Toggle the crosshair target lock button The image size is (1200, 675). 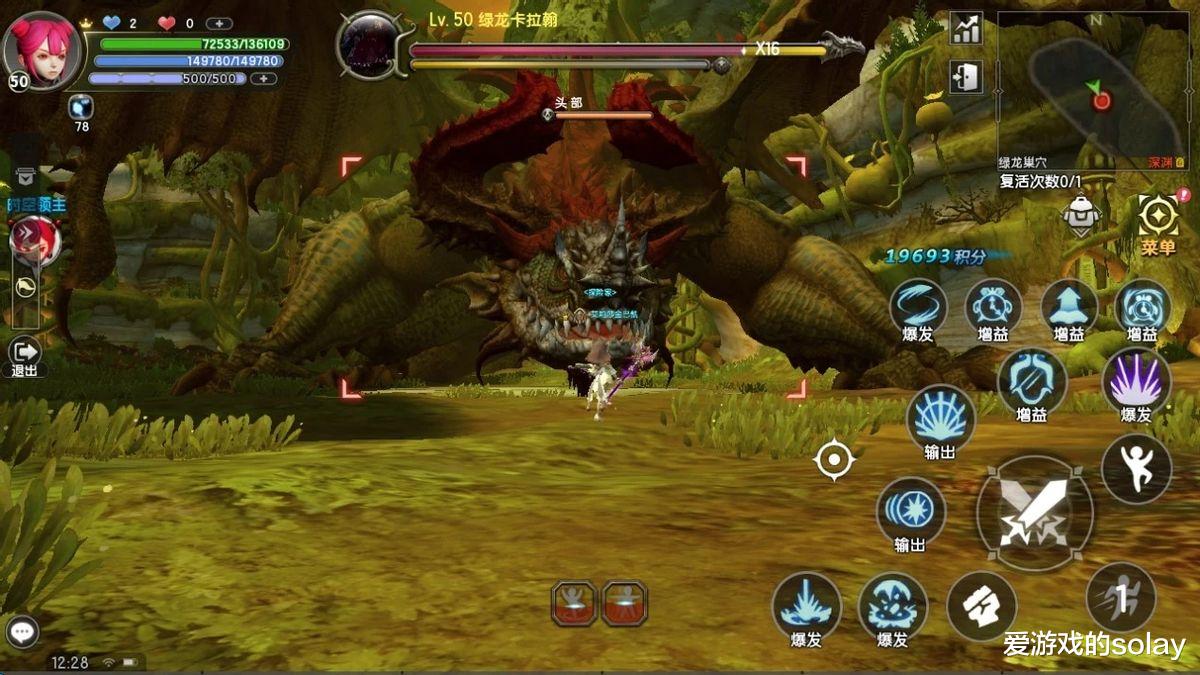[x=835, y=460]
